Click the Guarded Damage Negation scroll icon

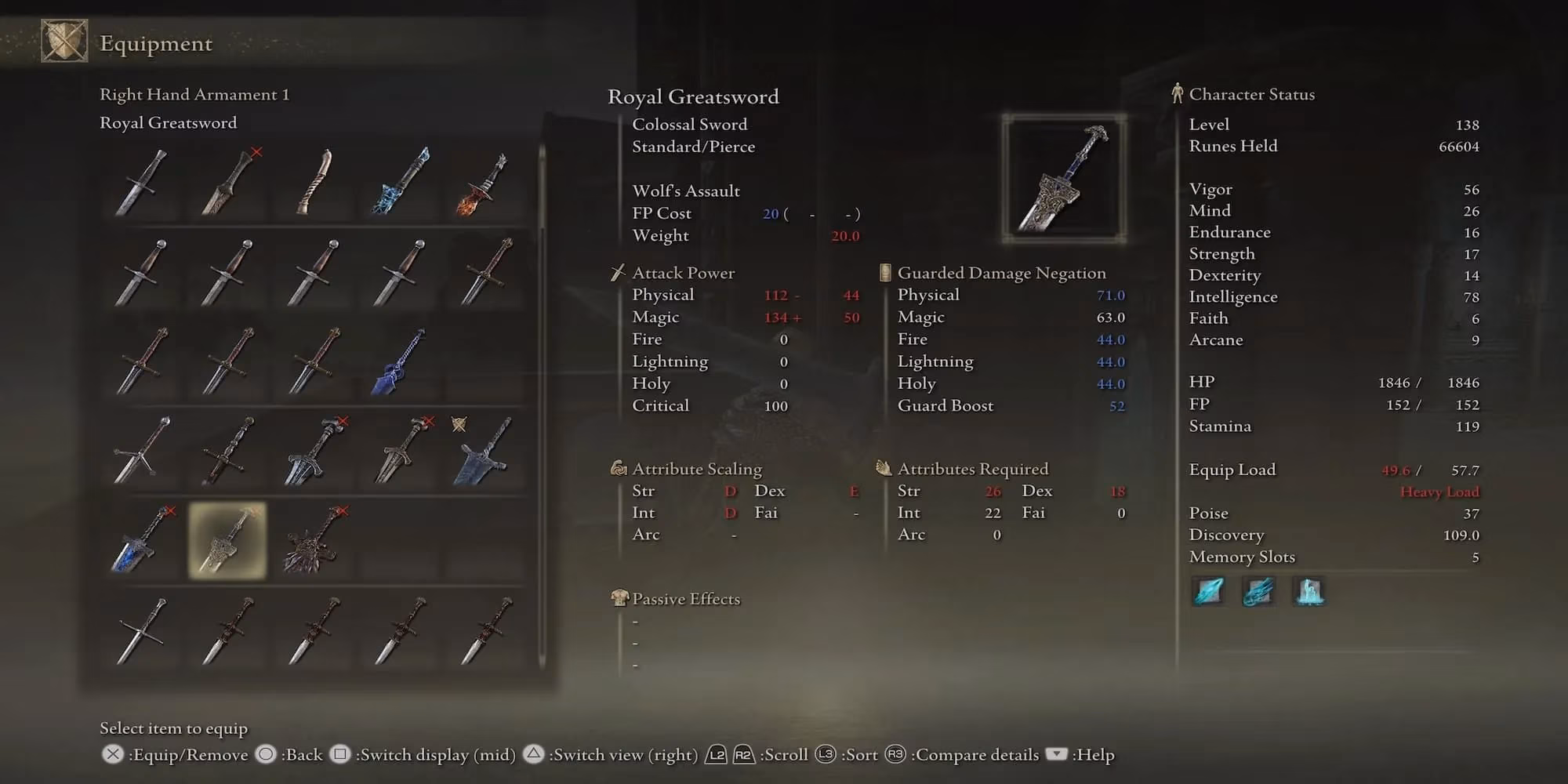884,272
